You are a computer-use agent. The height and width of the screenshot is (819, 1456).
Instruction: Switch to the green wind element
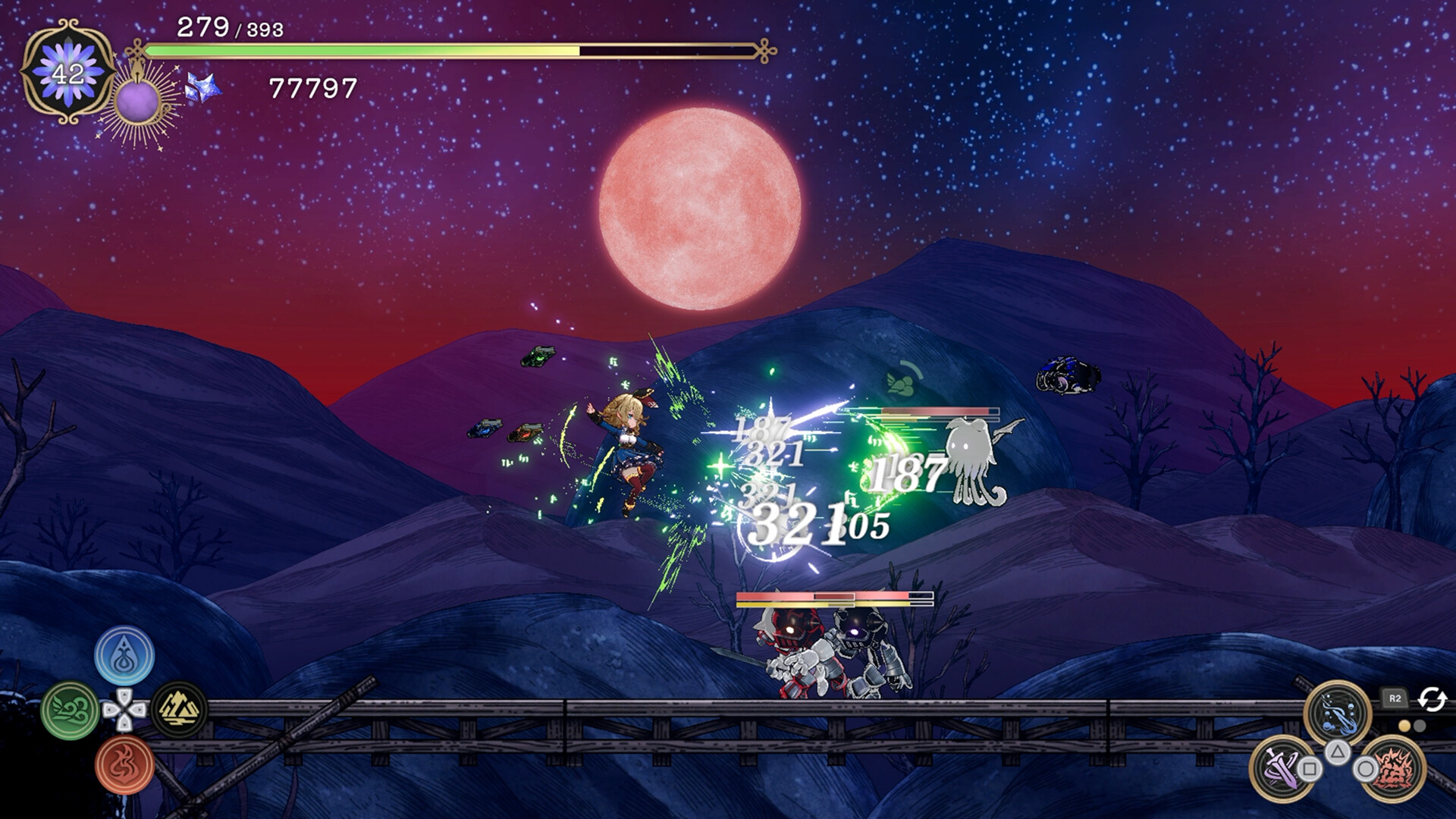tap(71, 711)
